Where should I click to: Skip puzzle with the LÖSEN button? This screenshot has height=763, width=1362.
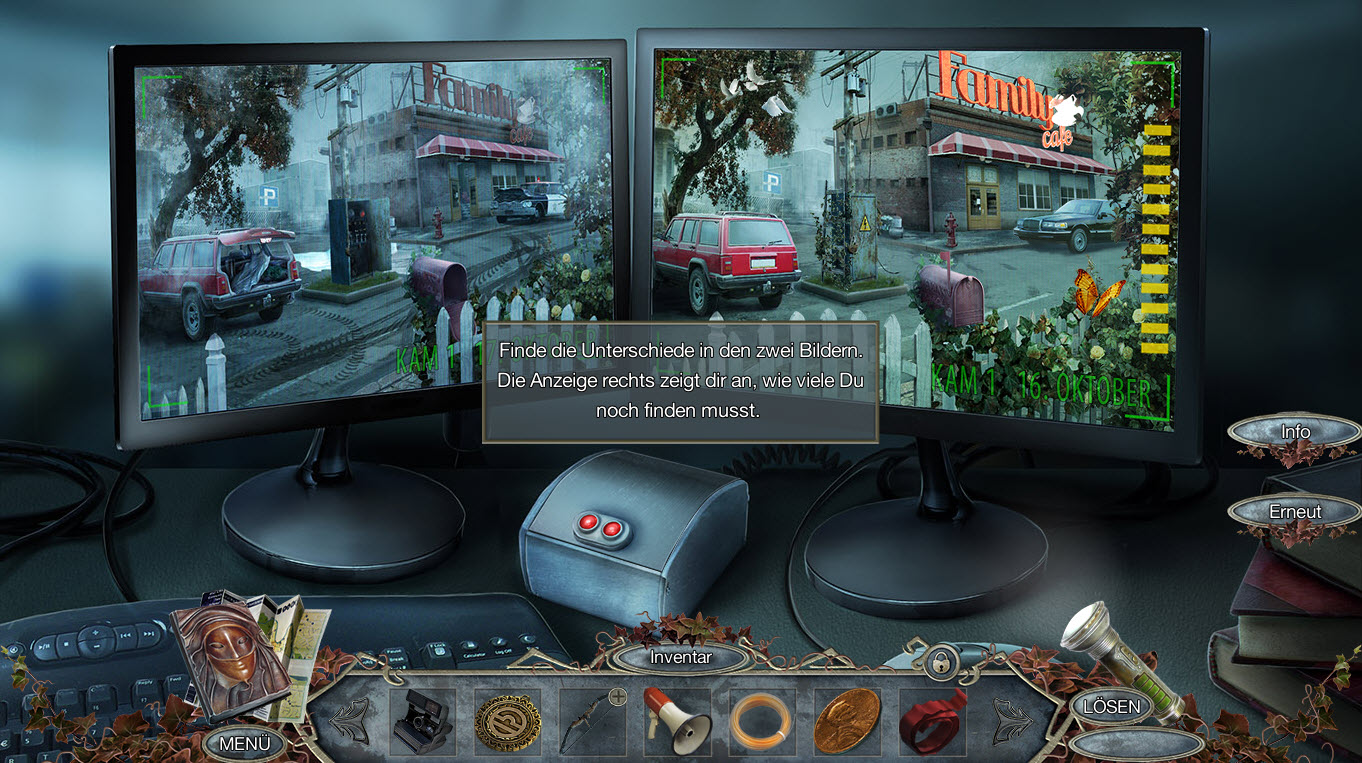pos(1111,706)
